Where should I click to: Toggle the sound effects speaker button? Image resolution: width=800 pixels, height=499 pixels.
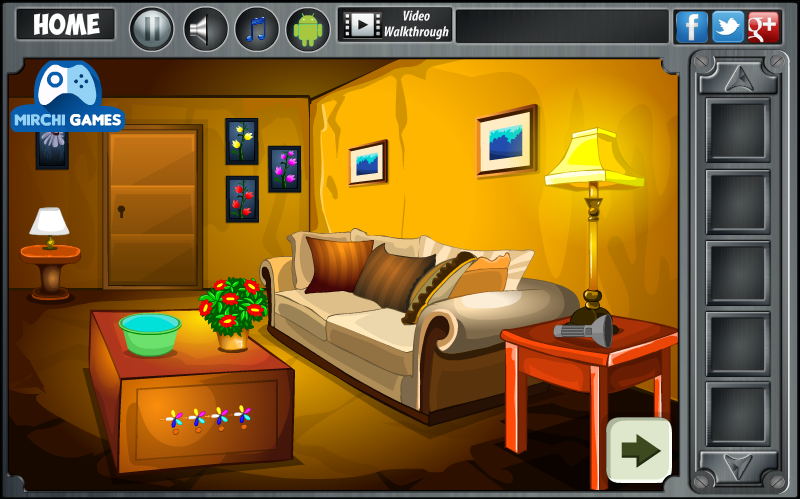[x=206, y=28]
